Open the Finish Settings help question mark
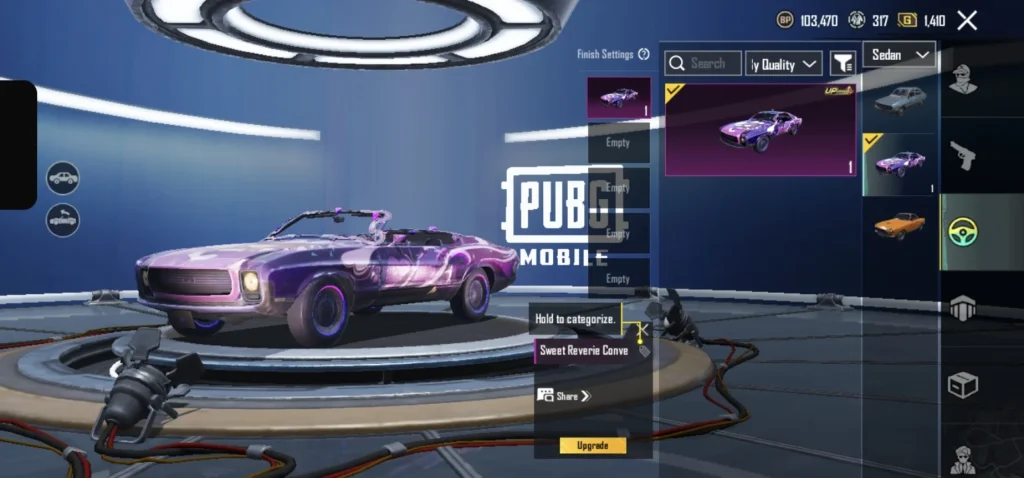This screenshot has height=478, width=1024. [644, 54]
